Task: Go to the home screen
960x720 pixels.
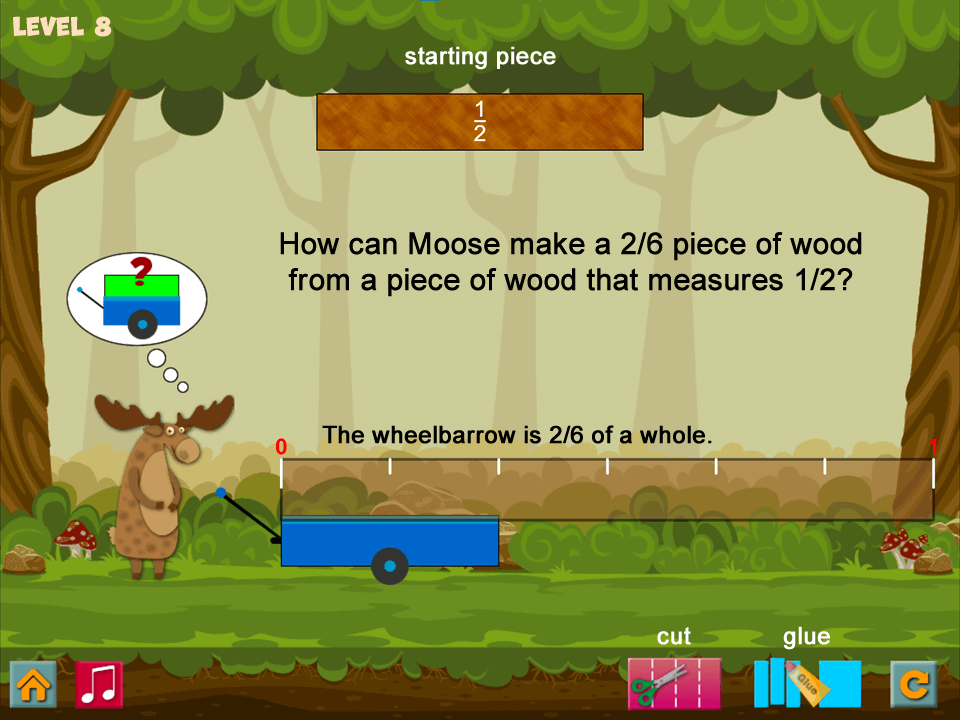Action: 33,685
